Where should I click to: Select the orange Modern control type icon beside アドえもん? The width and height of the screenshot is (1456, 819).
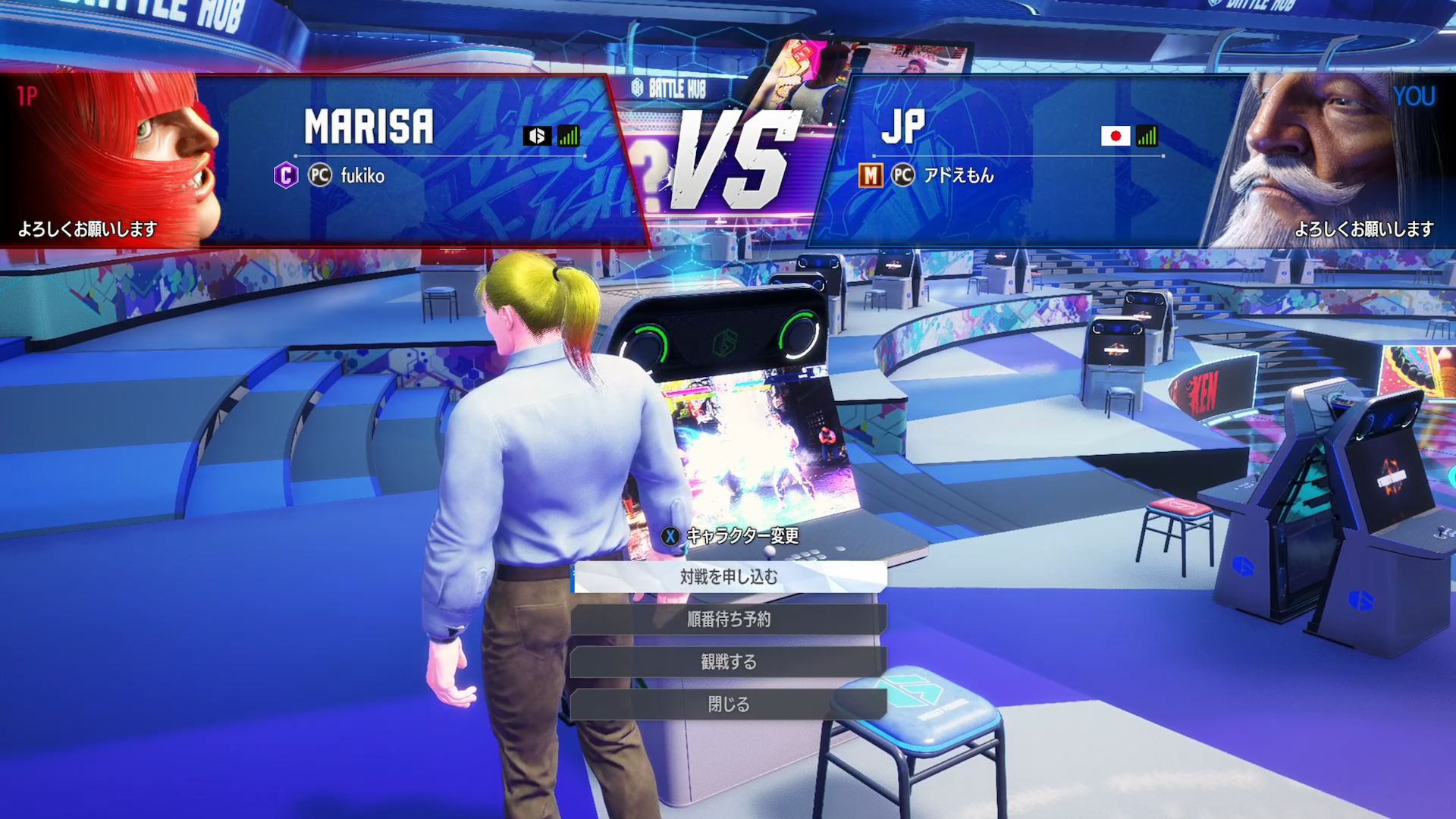pyautogui.click(x=870, y=175)
